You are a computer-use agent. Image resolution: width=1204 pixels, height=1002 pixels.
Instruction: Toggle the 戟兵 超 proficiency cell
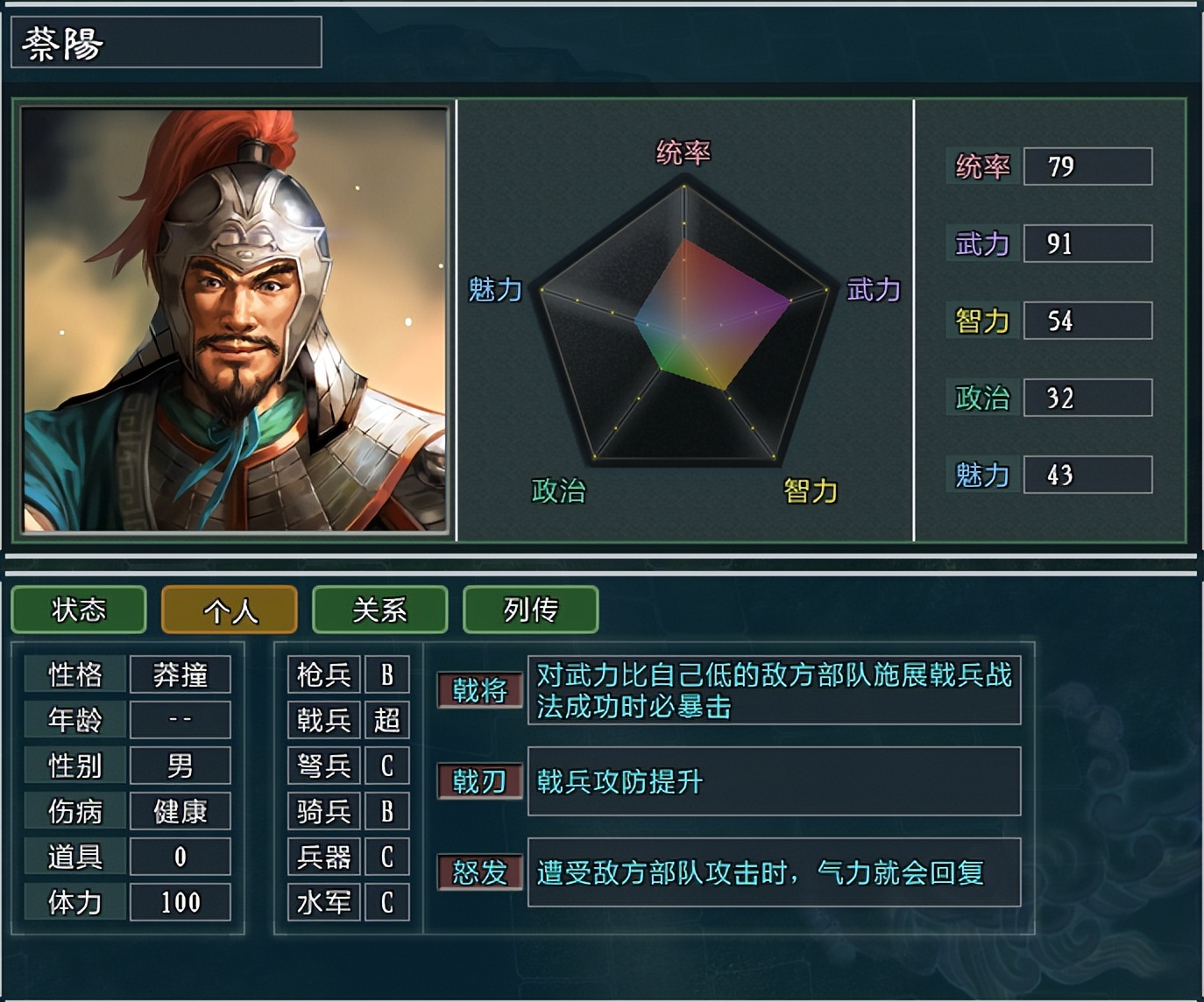click(x=387, y=720)
